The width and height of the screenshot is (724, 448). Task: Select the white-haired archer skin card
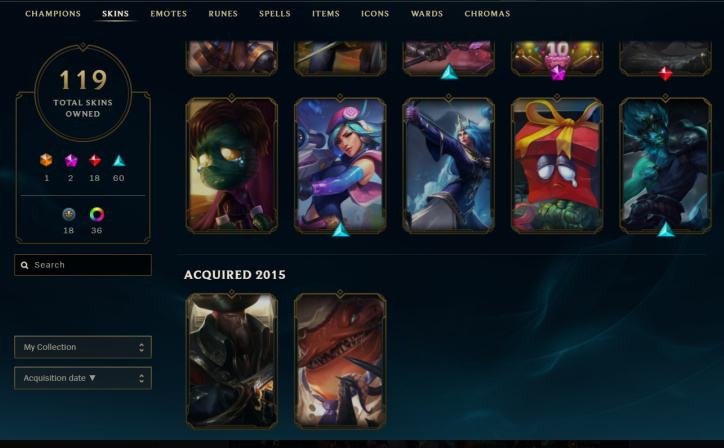(448, 165)
